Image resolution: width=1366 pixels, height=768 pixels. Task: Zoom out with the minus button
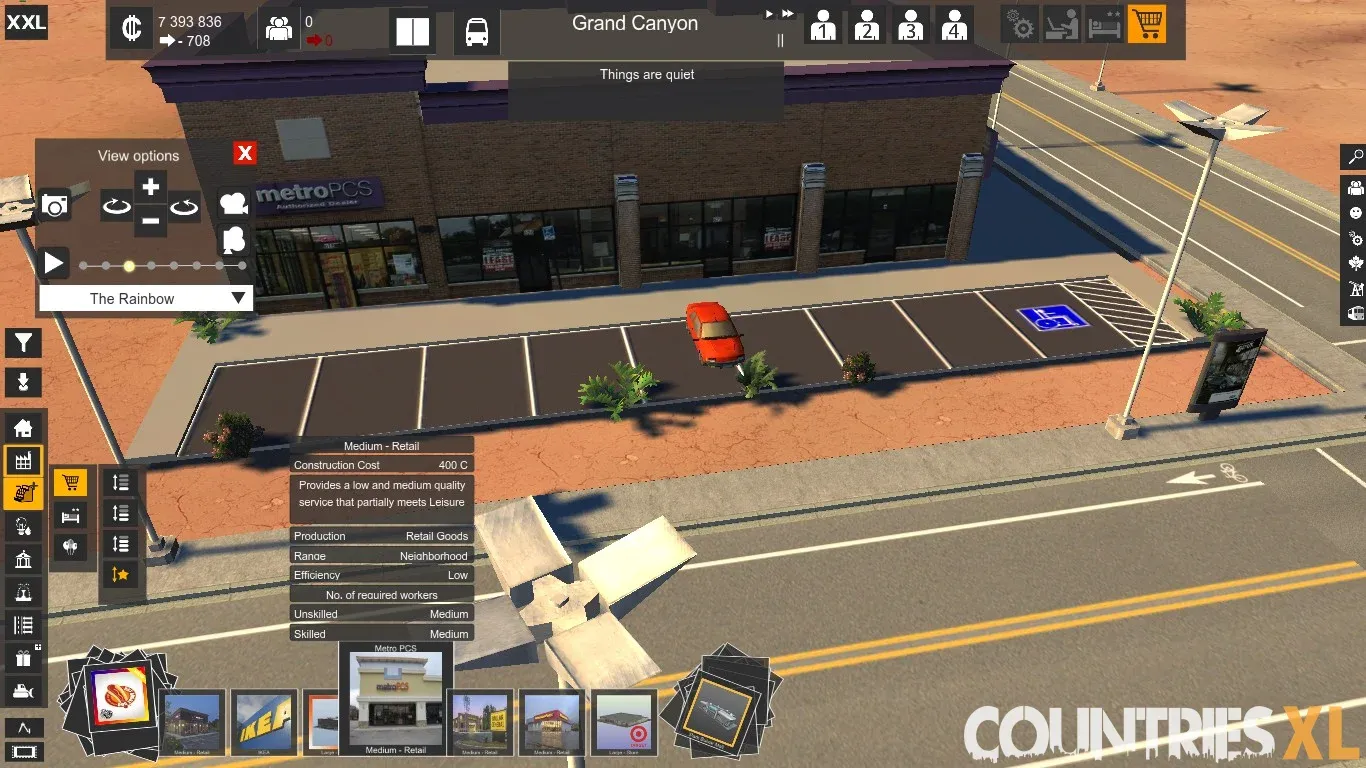(x=150, y=220)
